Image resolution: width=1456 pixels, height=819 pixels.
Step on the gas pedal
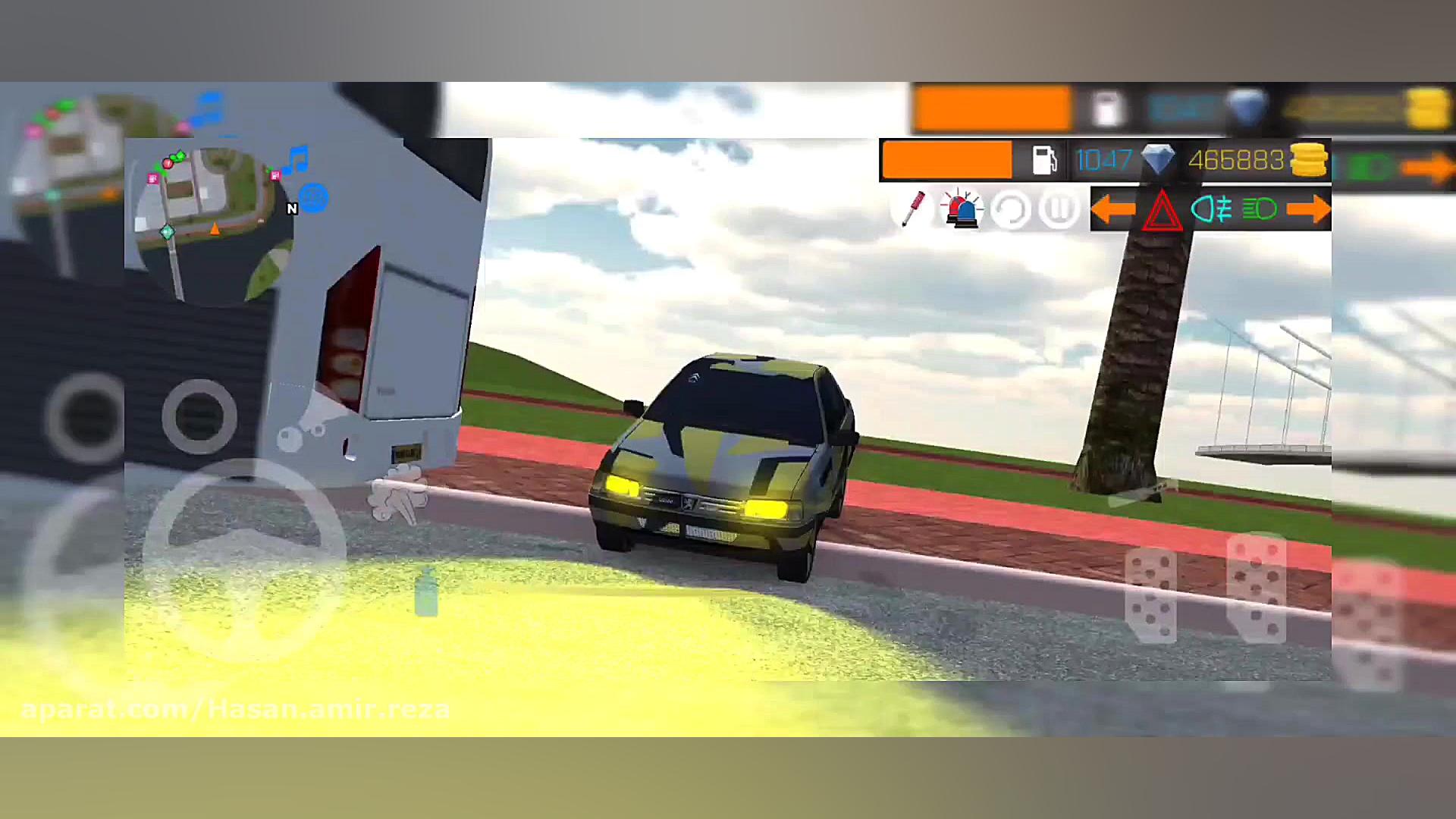click(x=1257, y=588)
